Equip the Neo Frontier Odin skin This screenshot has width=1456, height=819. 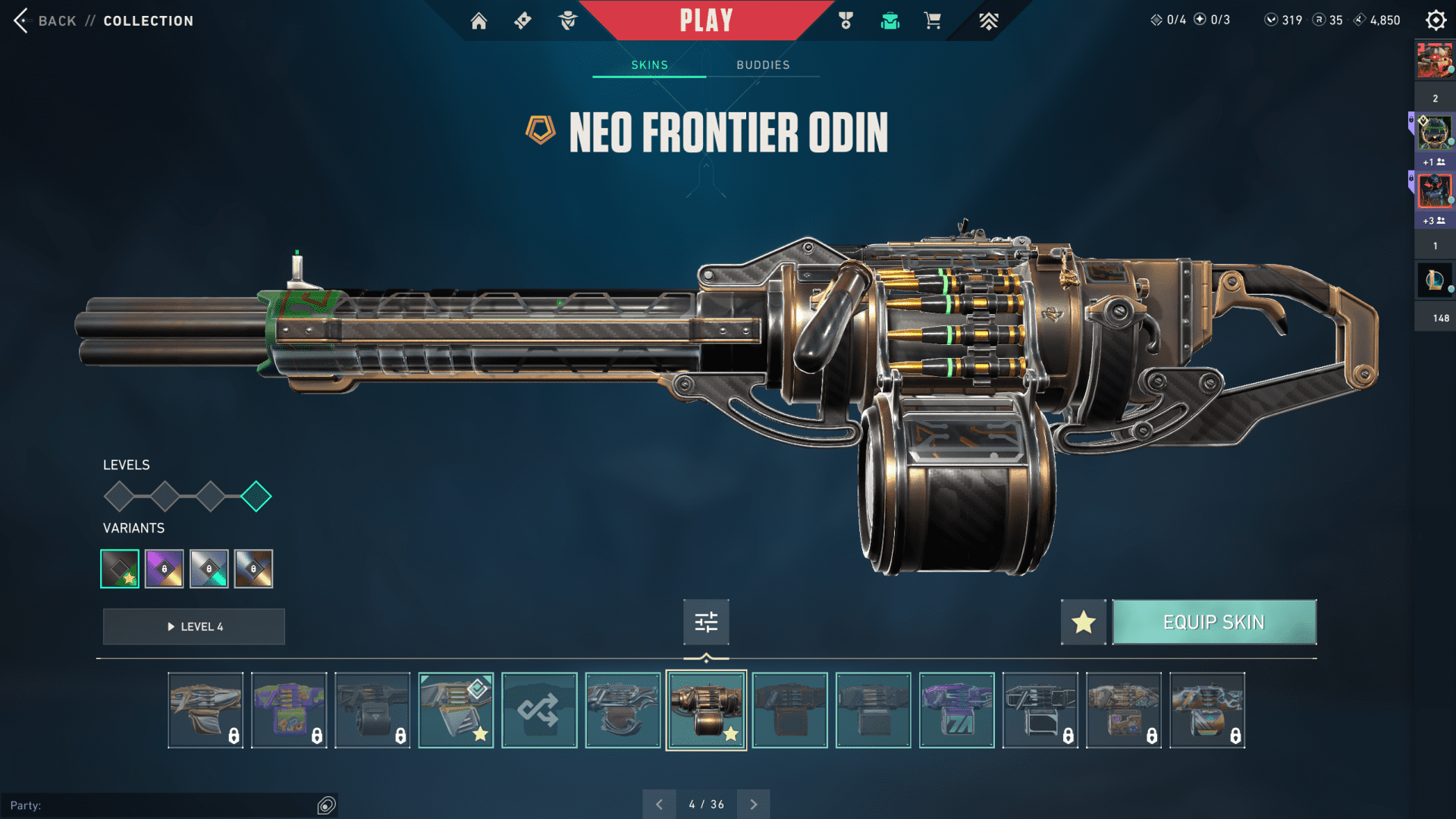point(1214,623)
